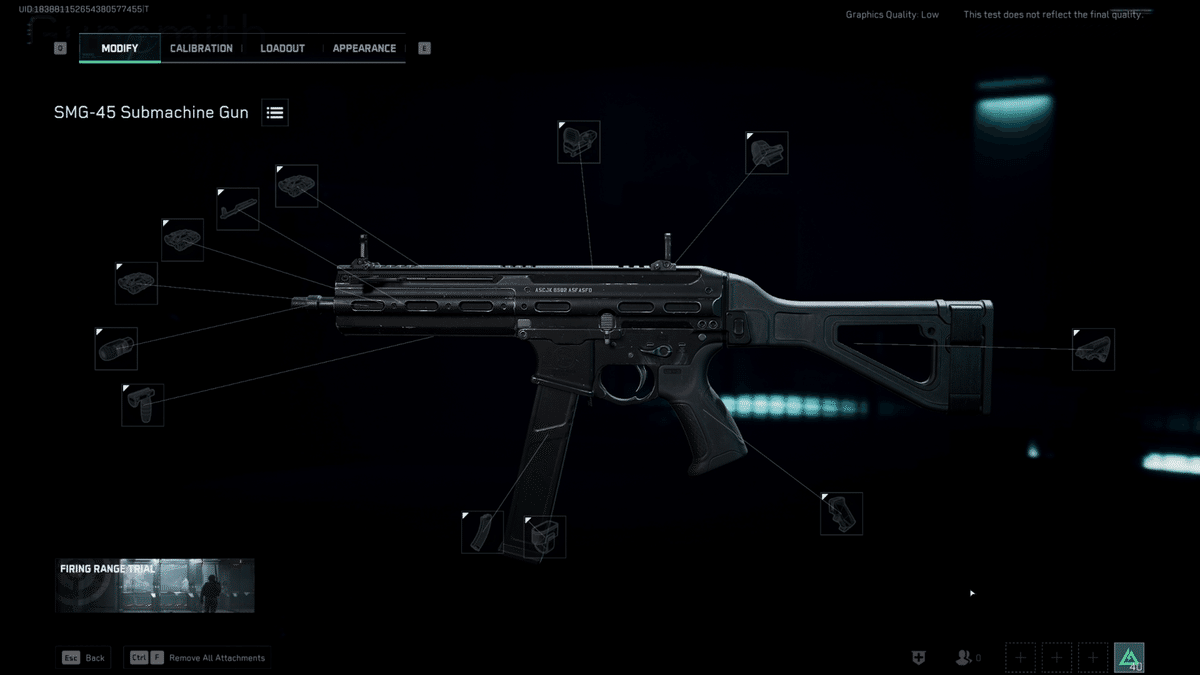Switch to the Calibration tab
The image size is (1200, 675).
coord(201,48)
